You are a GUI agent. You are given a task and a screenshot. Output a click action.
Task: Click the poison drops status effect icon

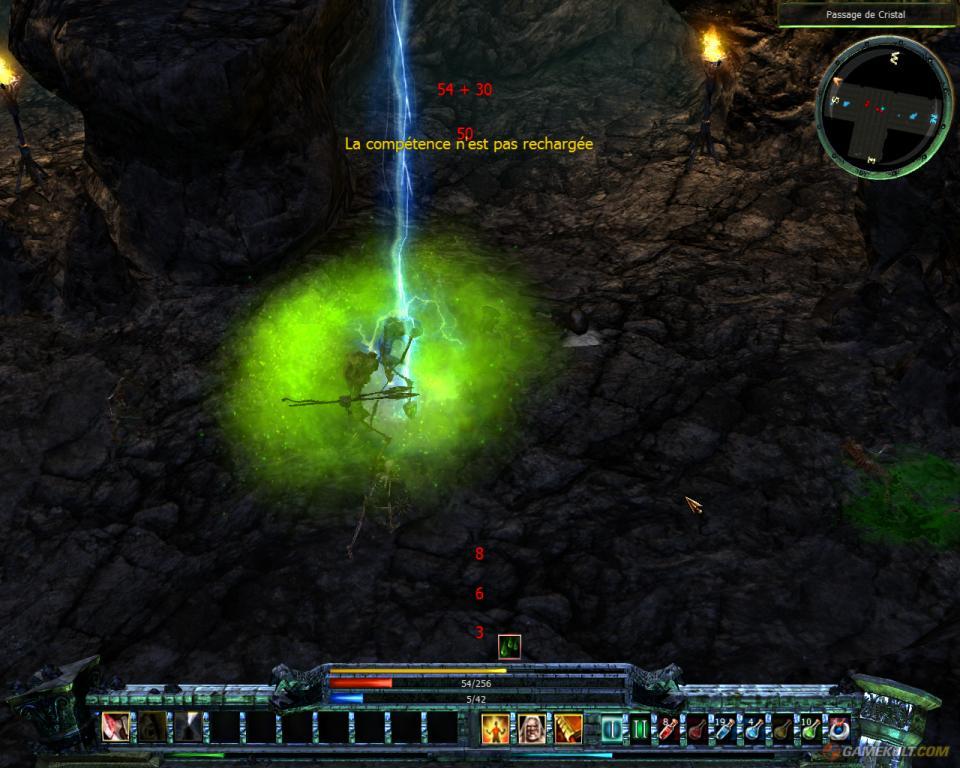point(509,647)
